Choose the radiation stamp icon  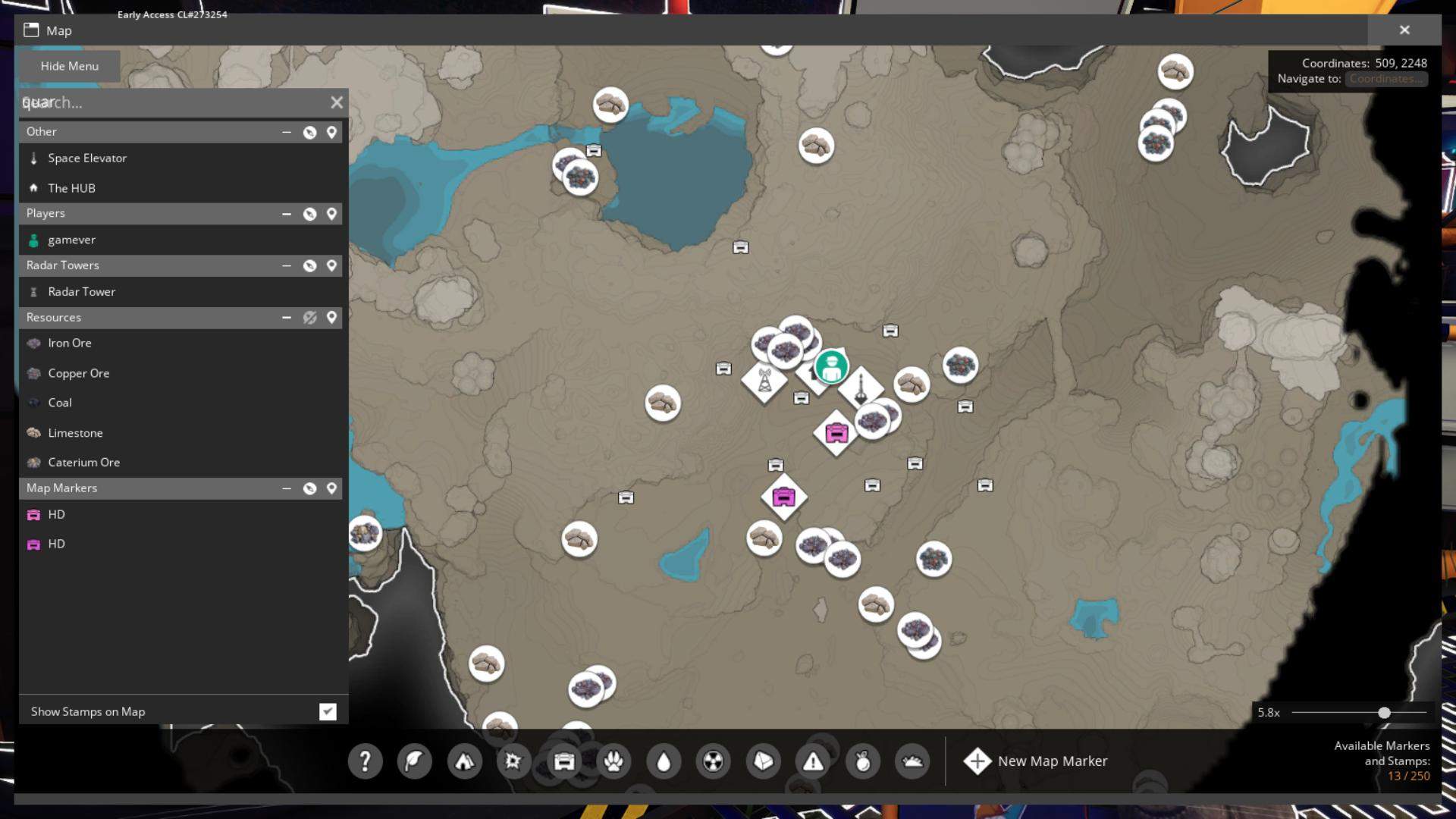tap(713, 761)
